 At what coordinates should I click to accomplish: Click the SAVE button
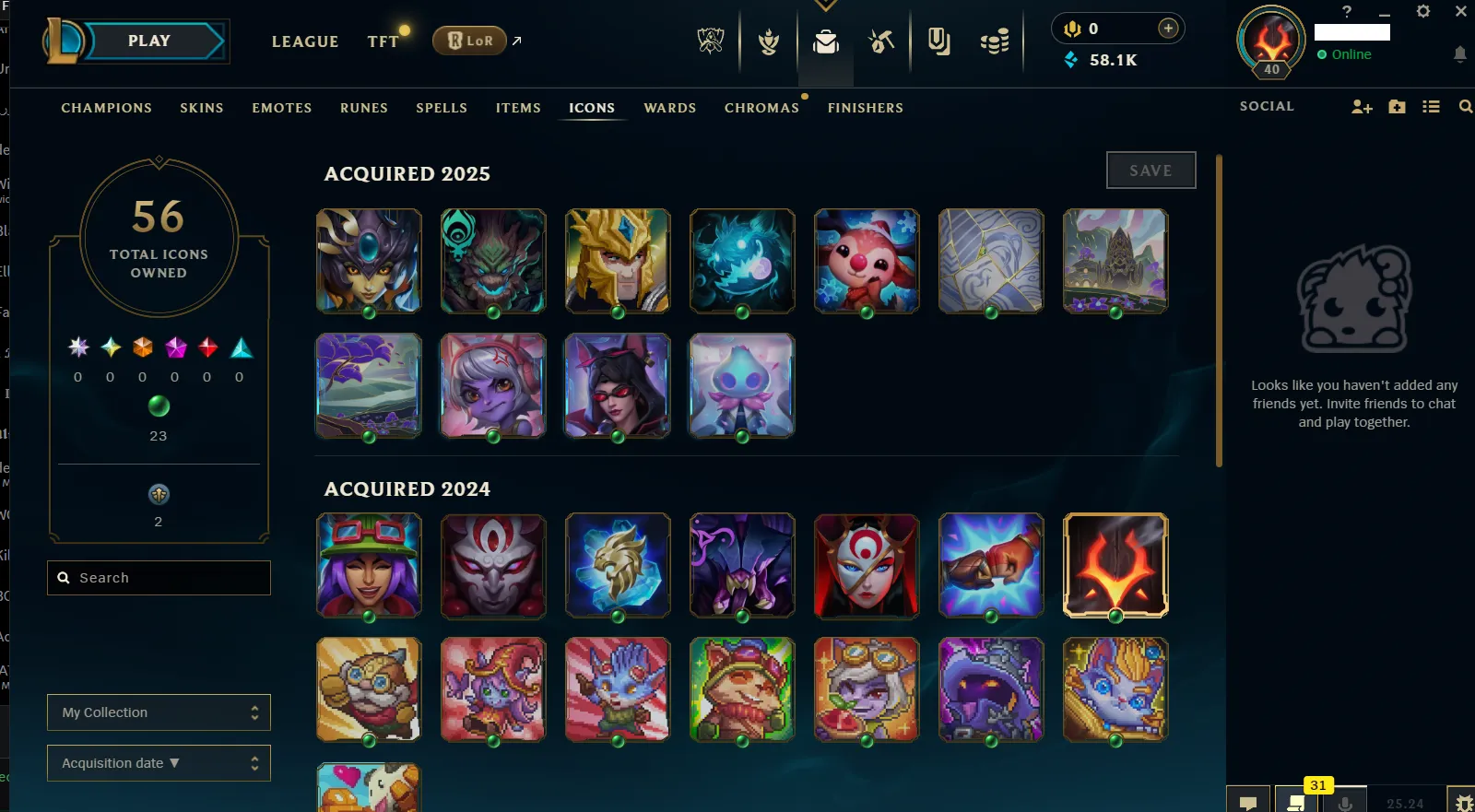pos(1150,170)
